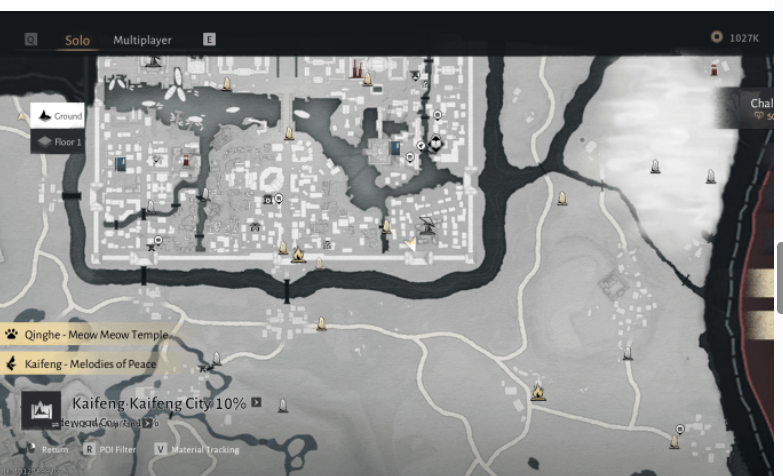Select the Ground floor layer

[x=58, y=116]
